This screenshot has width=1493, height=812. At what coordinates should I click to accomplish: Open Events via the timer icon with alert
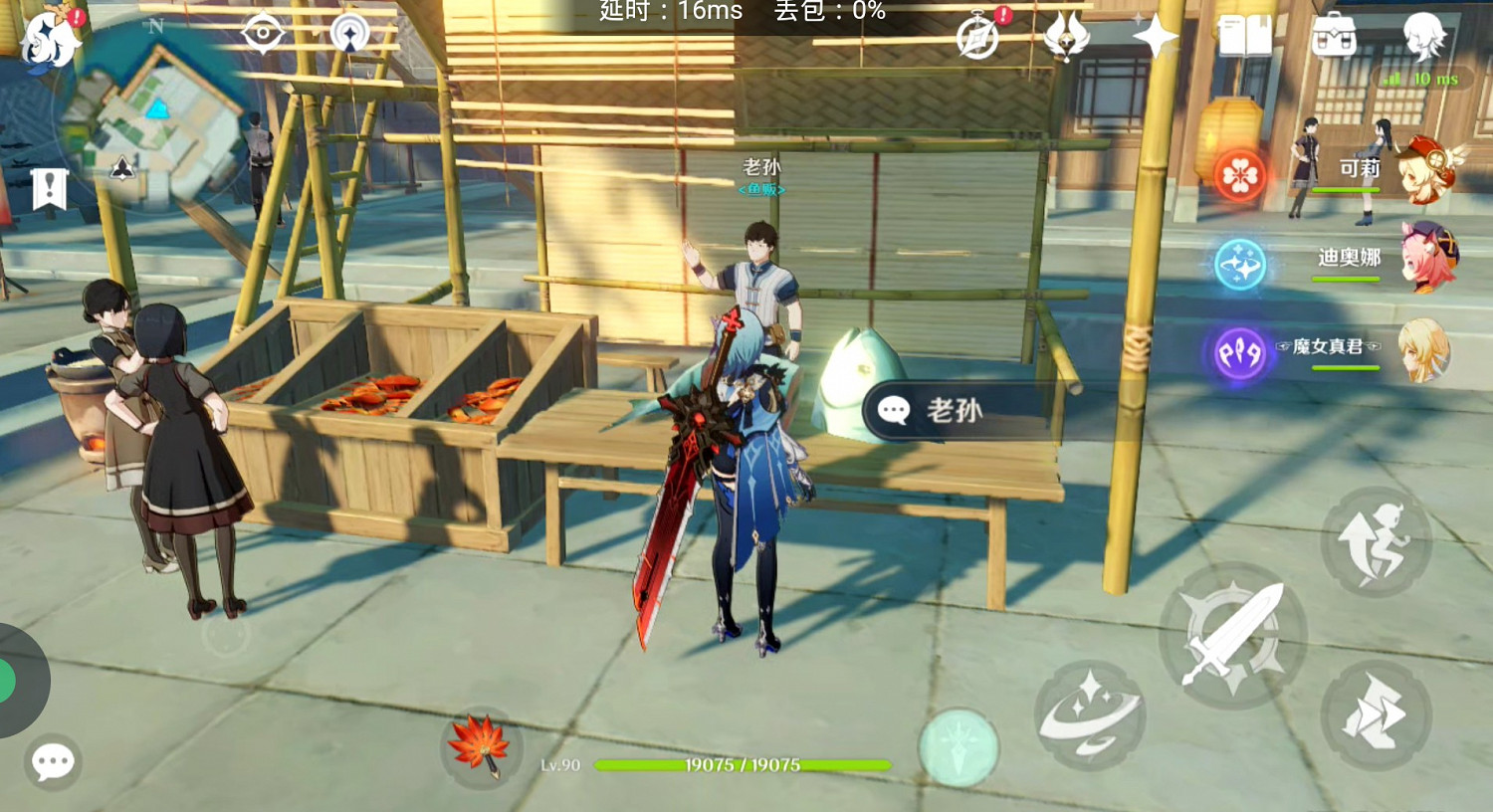978,38
